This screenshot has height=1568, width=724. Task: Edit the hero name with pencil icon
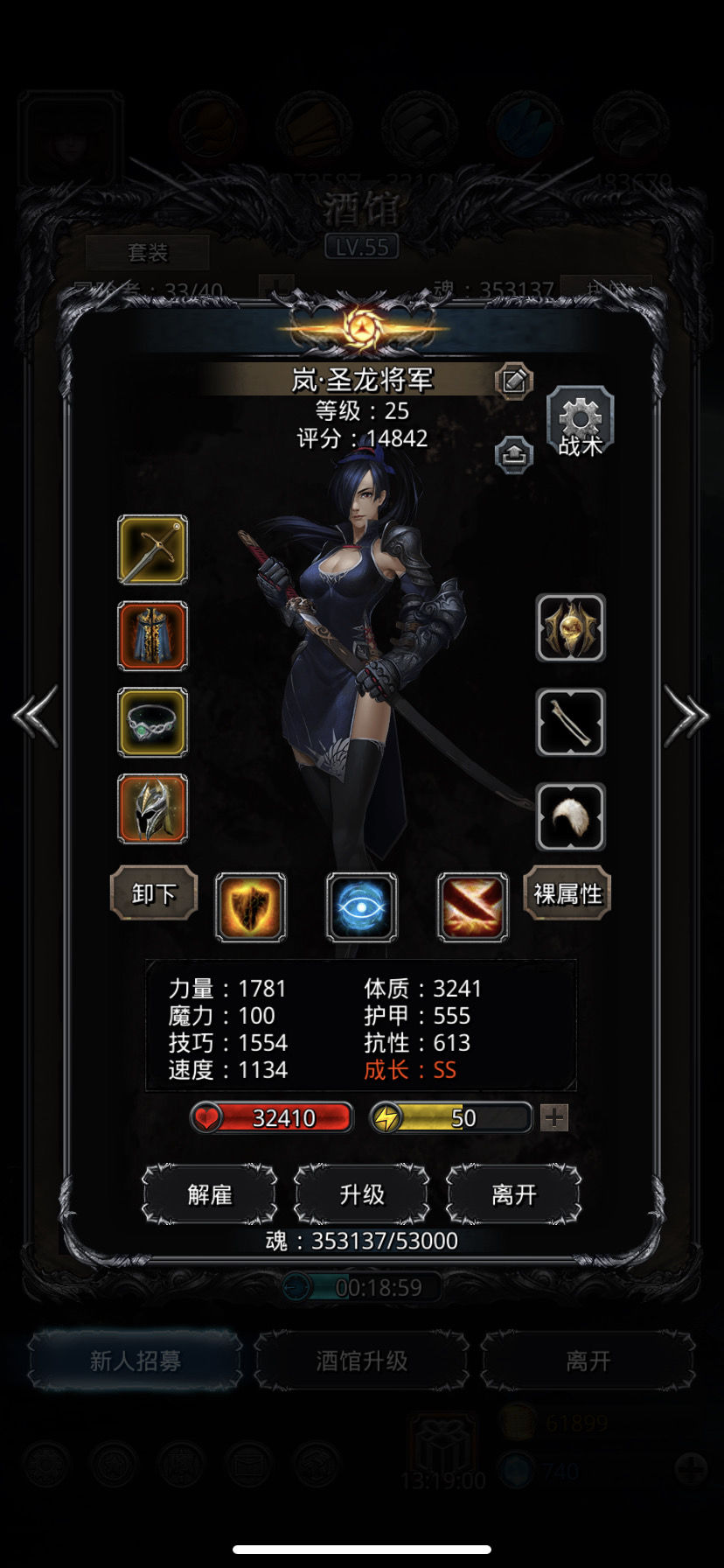[513, 381]
